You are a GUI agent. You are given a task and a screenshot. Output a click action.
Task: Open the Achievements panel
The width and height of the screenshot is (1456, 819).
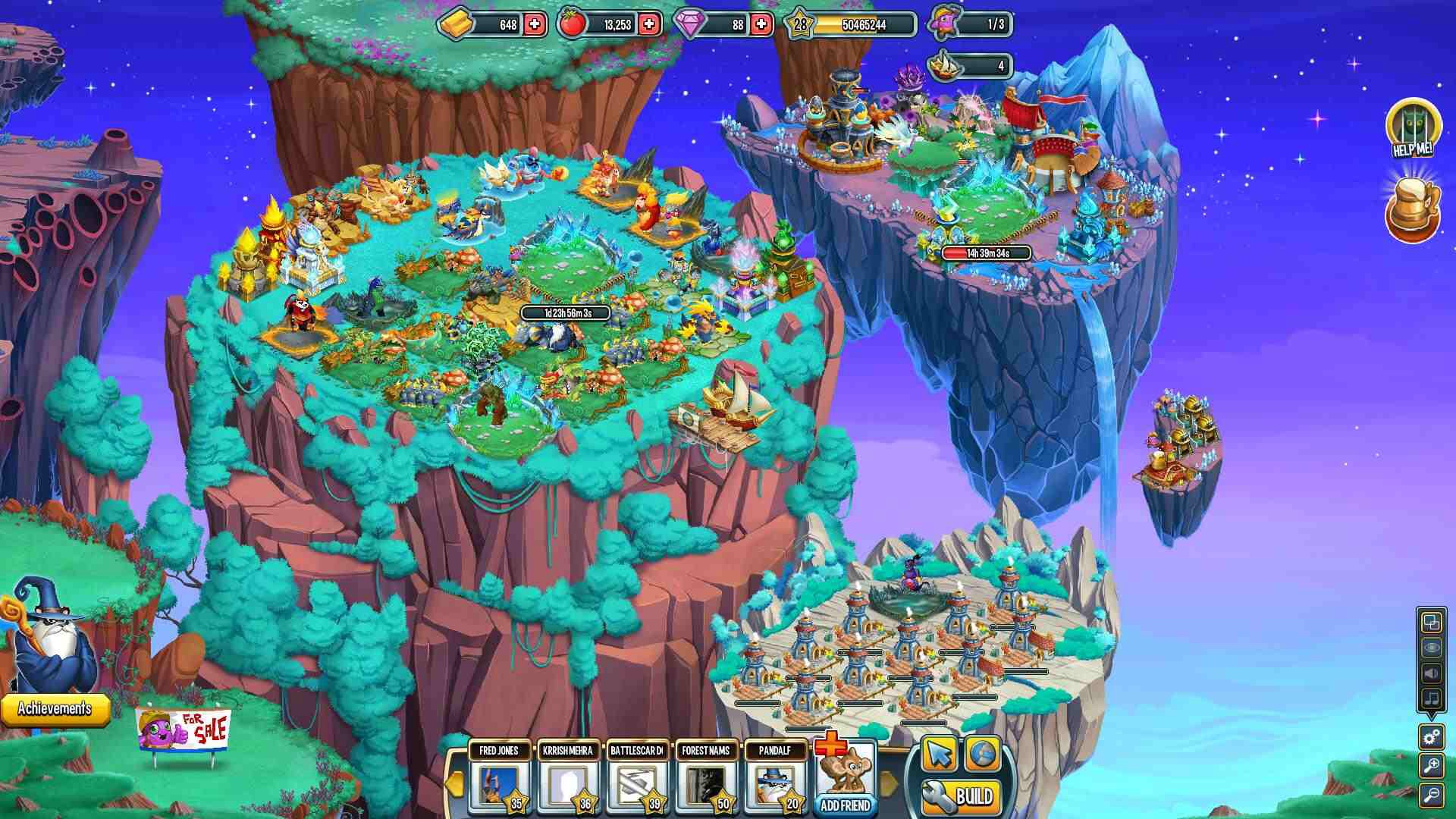[55, 709]
